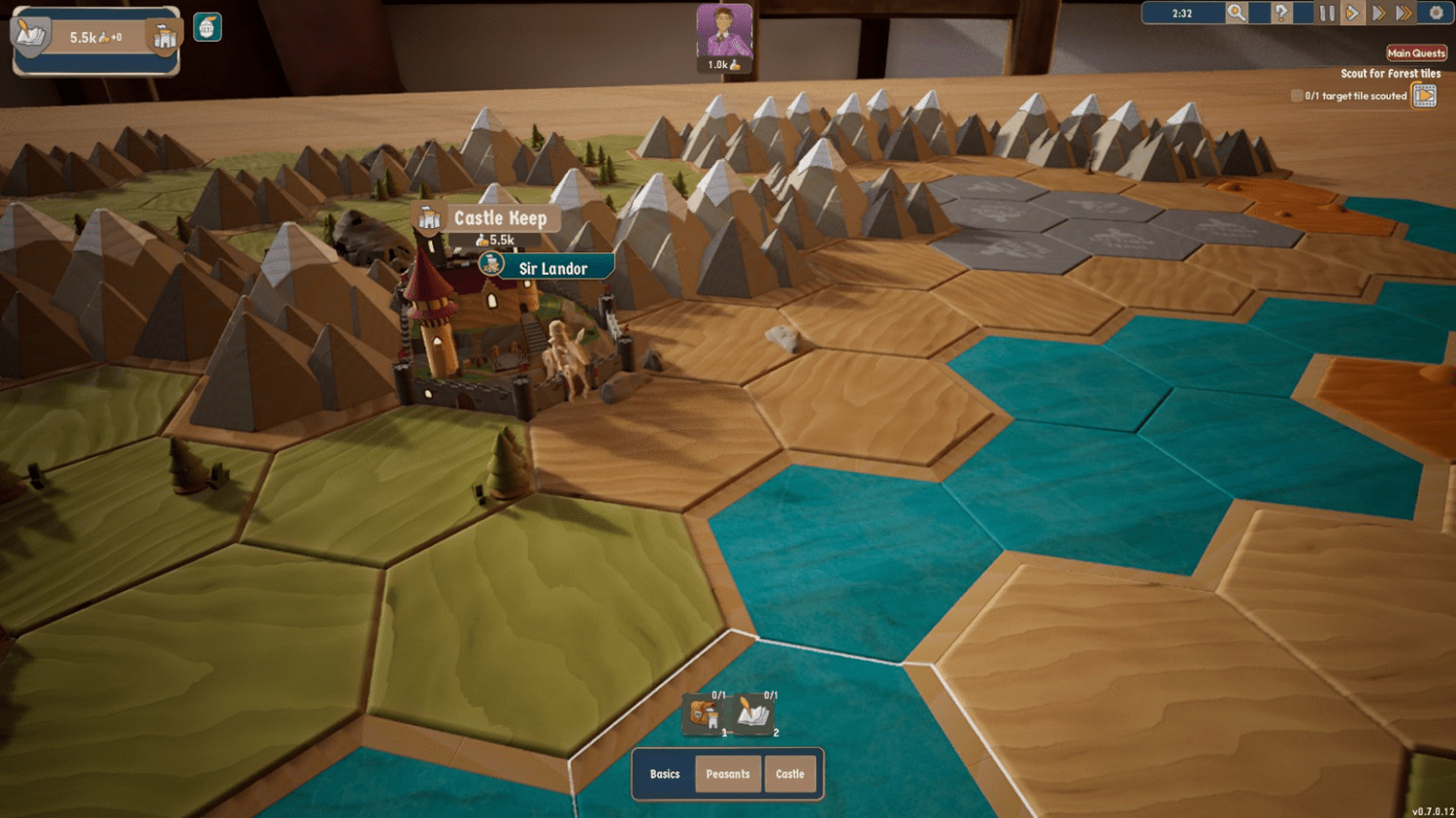Switch to triple fast-forward speed
Screen dimensions: 1456x818
(1405, 14)
